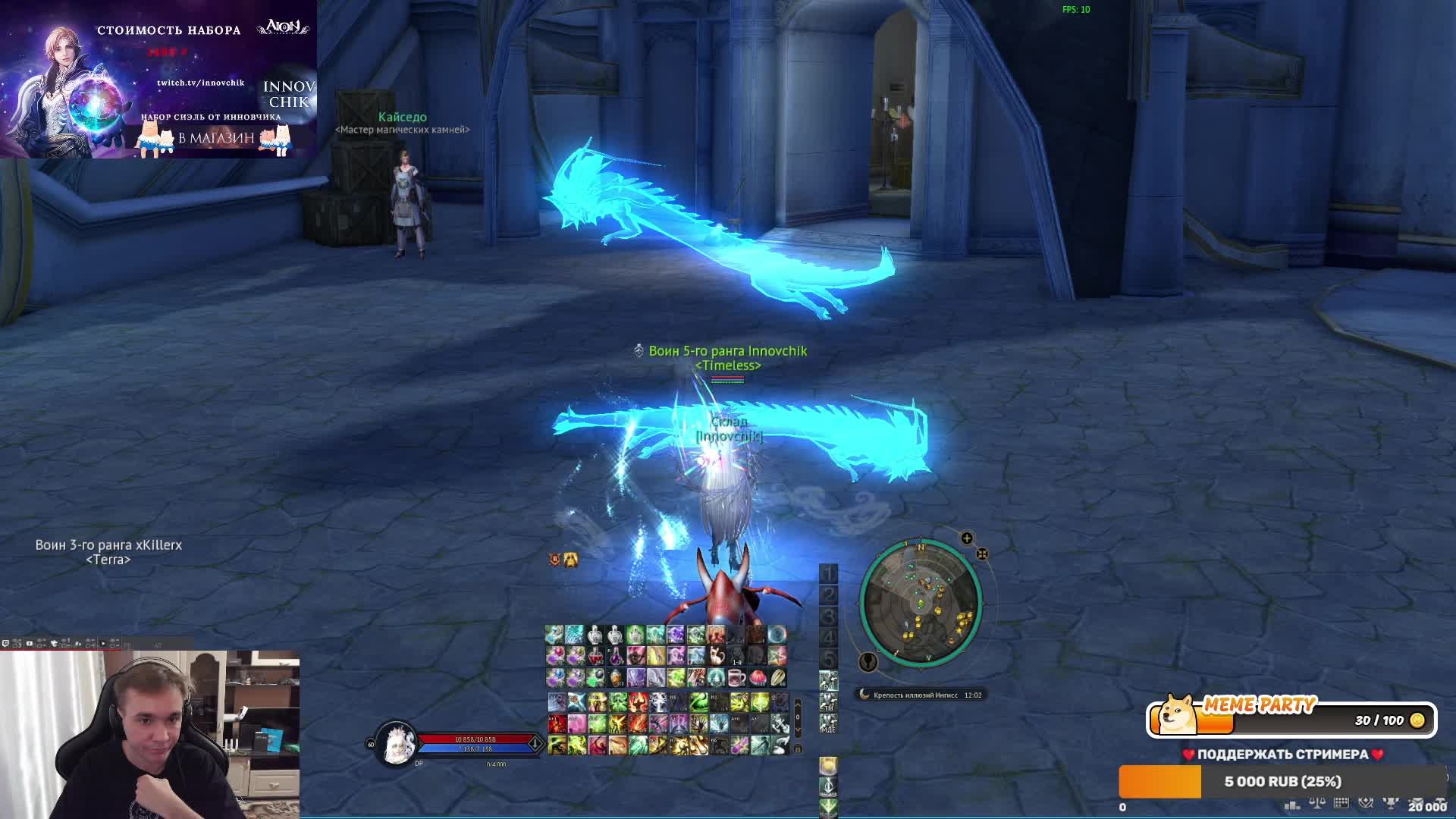Use the red potion flask item

[x=596, y=656]
